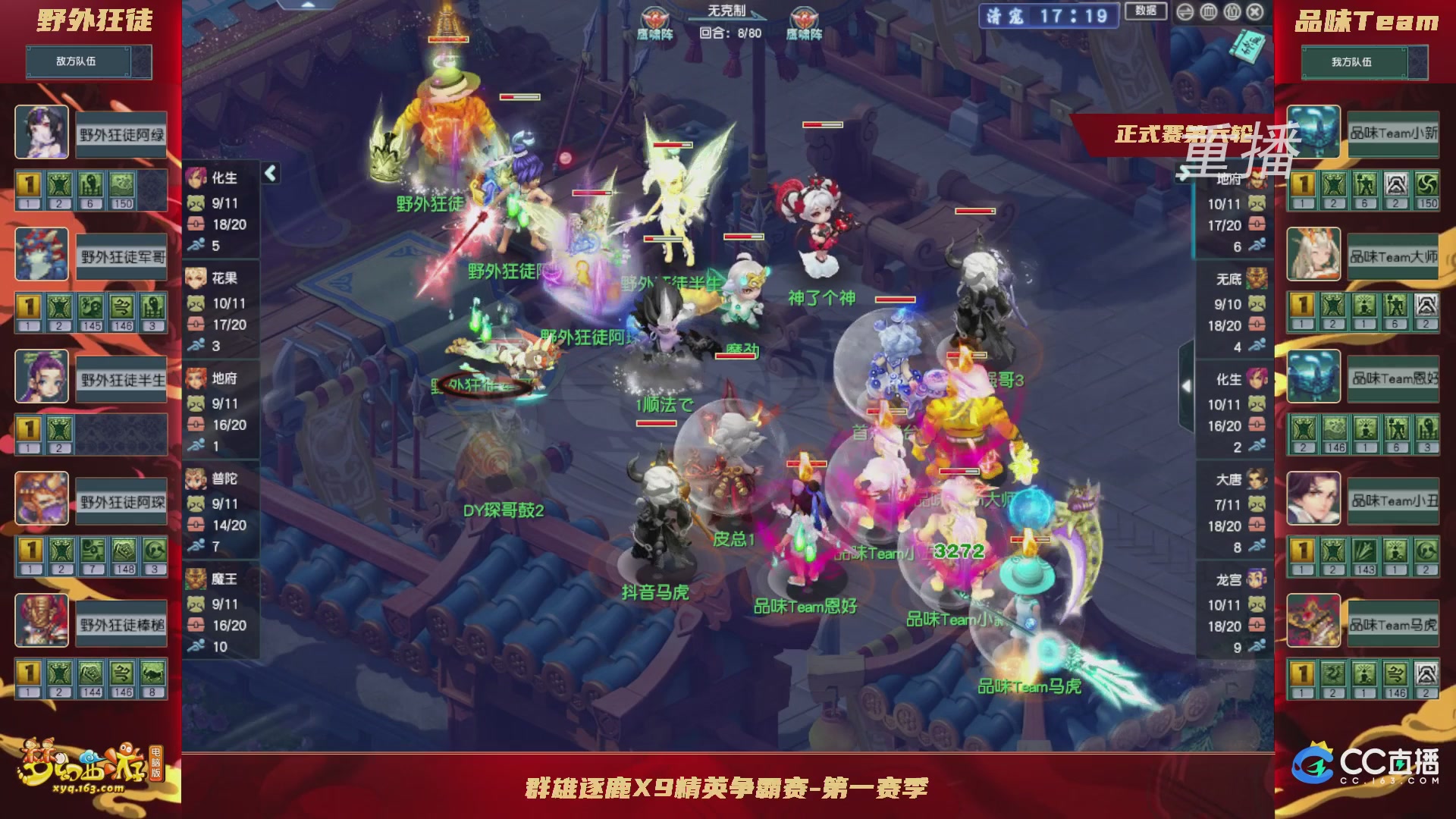Click the HP icon beside 普陀's 9/11 count
The height and width of the screenshot is (819, 1456).
coord(196,502)
